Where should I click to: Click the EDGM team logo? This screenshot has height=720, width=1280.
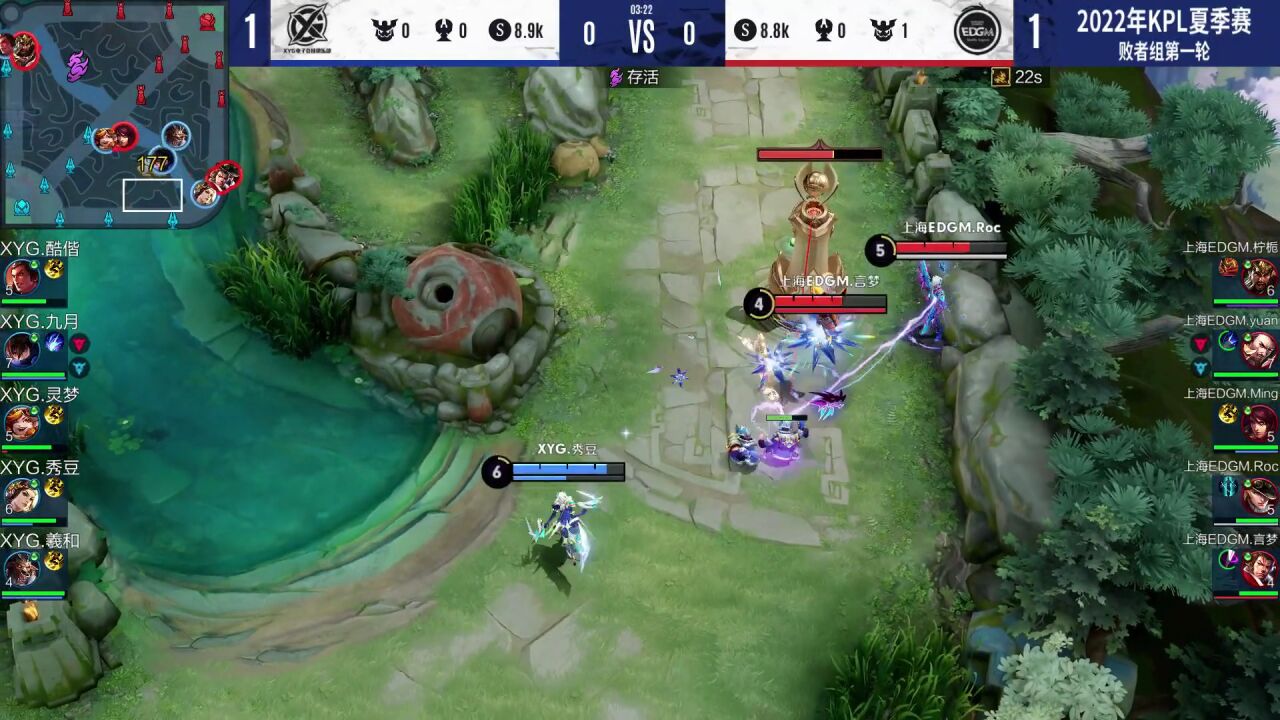click(975, 32)
